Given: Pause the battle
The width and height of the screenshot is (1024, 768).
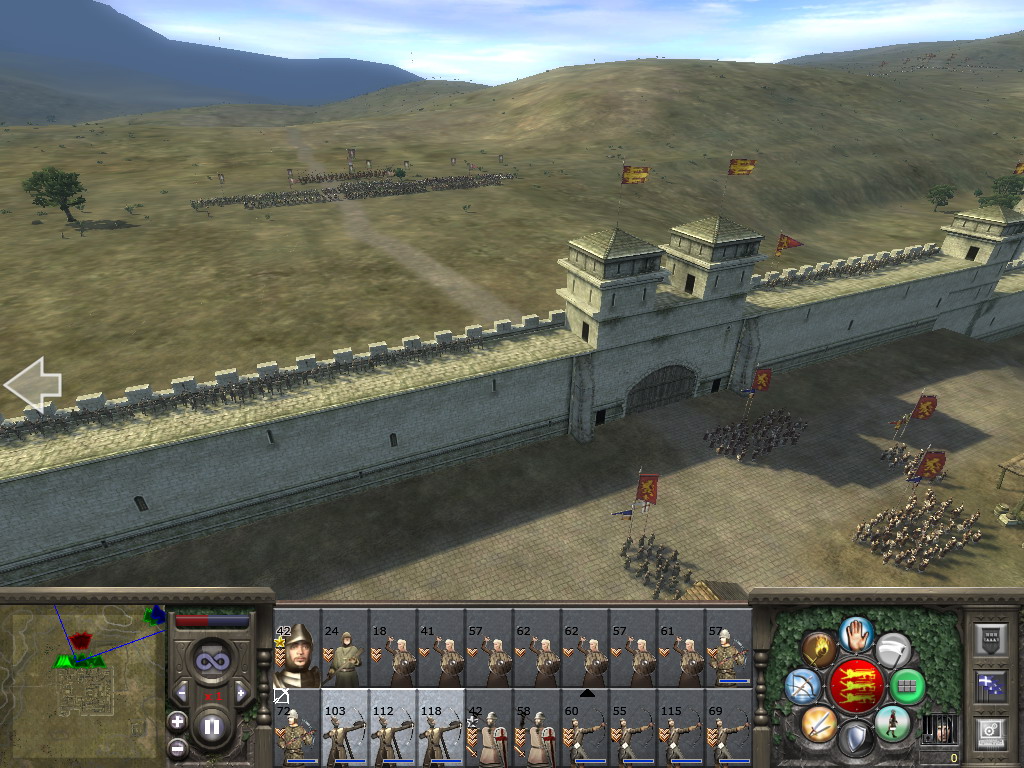Looking at the screenshot, I should pyautogui.click(x=211, y=727).
